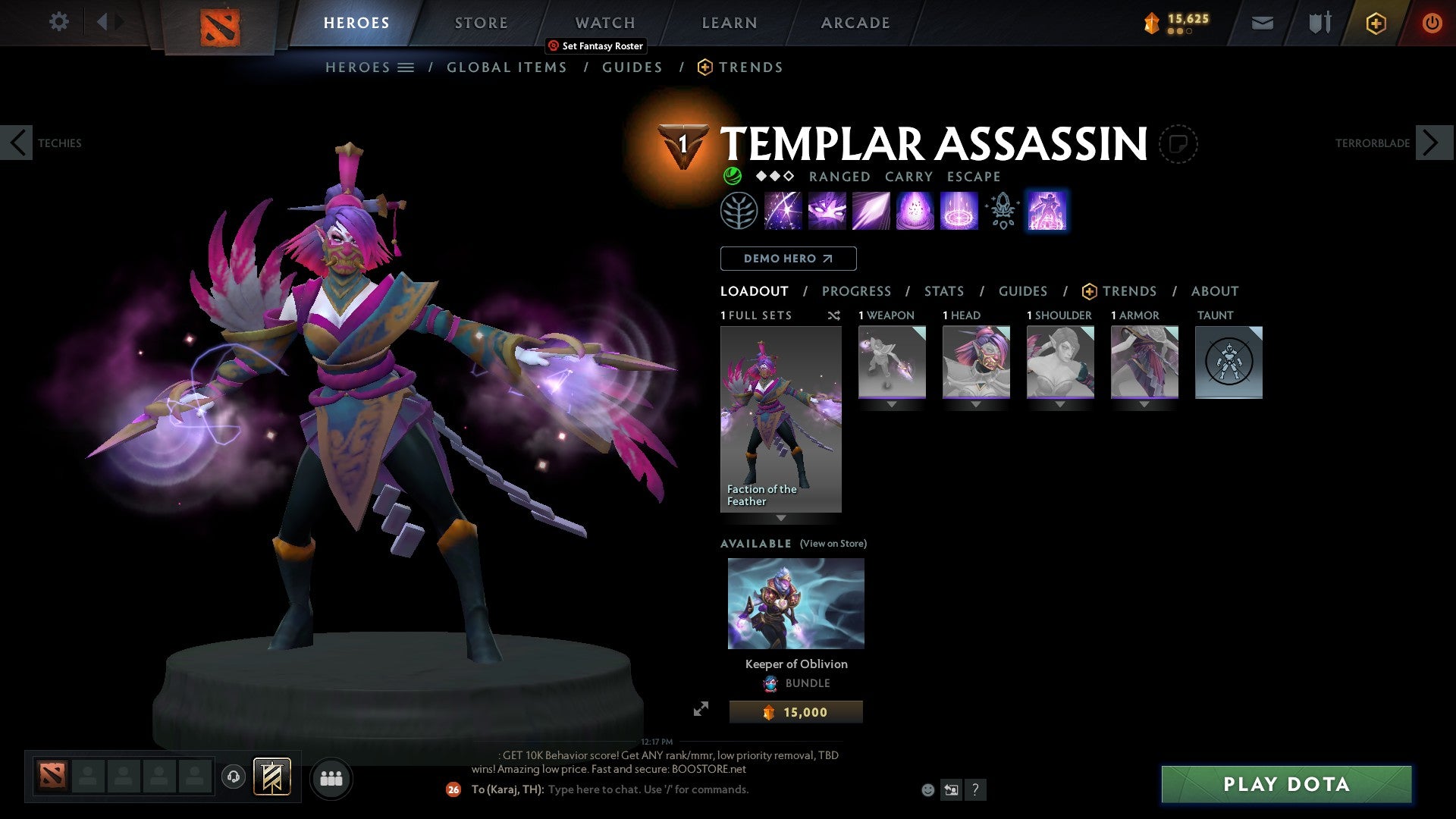Open the emoticon picker beside chat
Viewport: 1456px width, 819px height.
coord(927,789)
